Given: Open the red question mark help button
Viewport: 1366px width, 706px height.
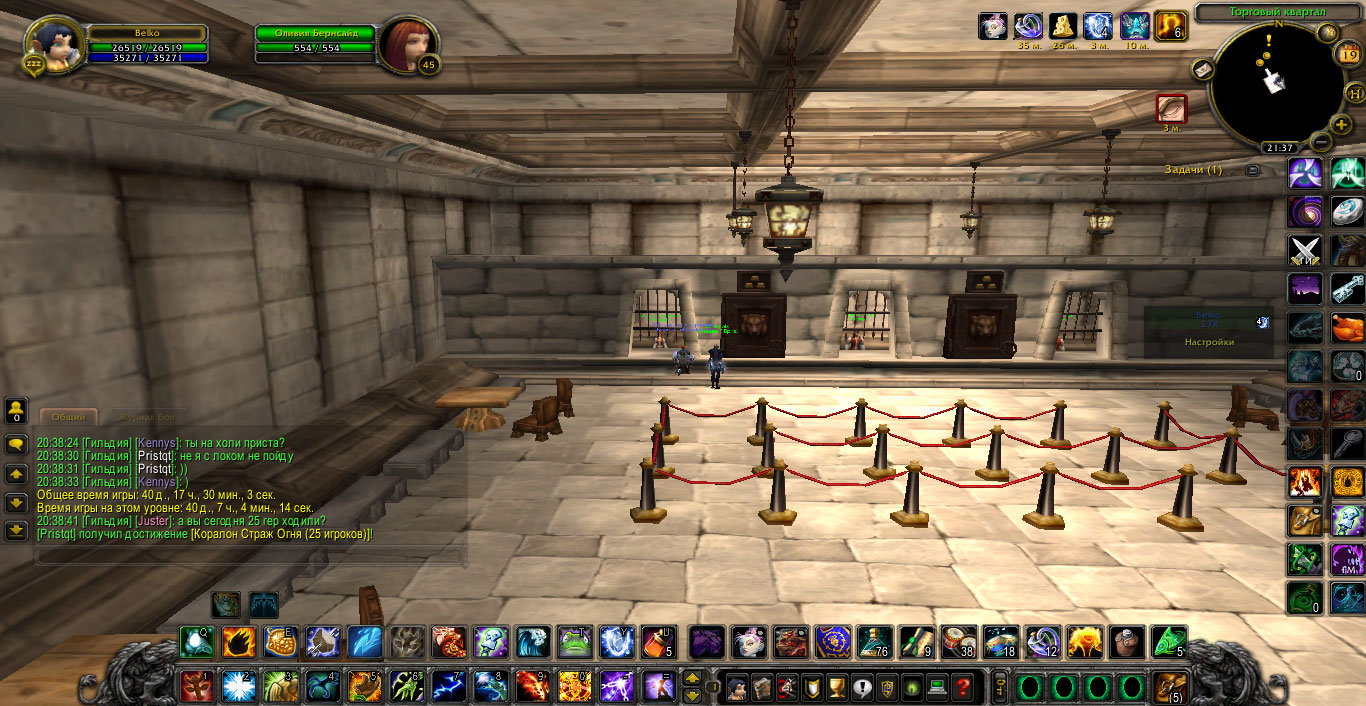Looking at the screenshot, I should tap(963, 687).
